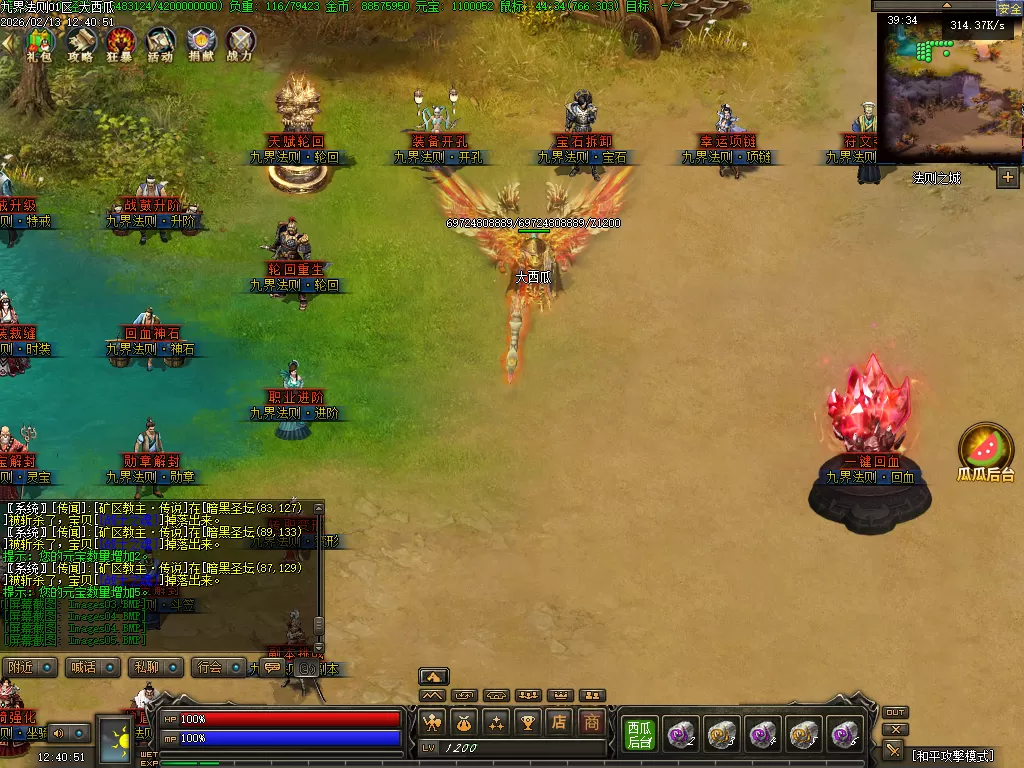This screenshot has height=768, width=1024.
Task: Open the 战力 combat power icon
Action: pos(240,42)
